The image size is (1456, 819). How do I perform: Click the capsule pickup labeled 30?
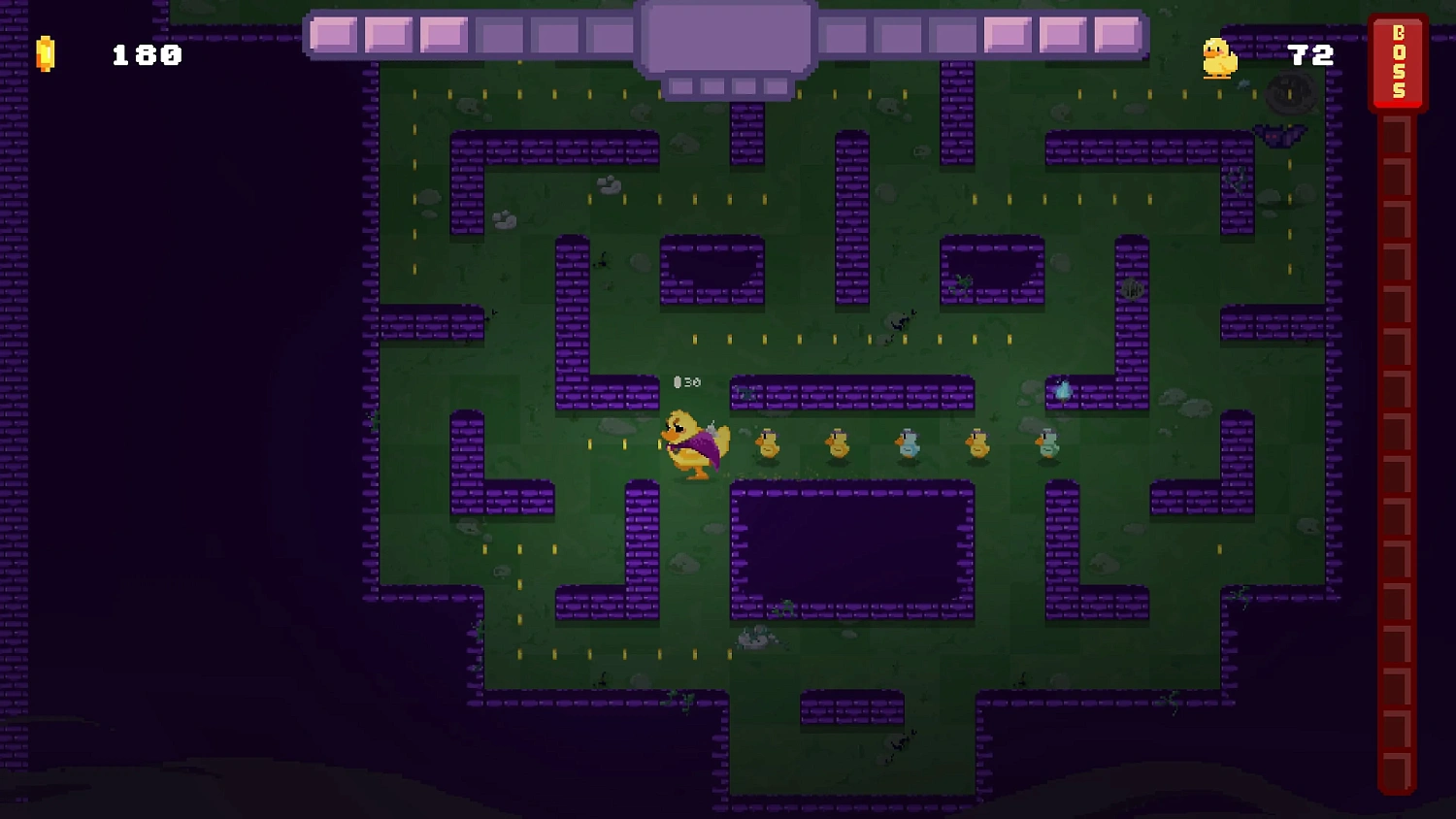point(685,381)
